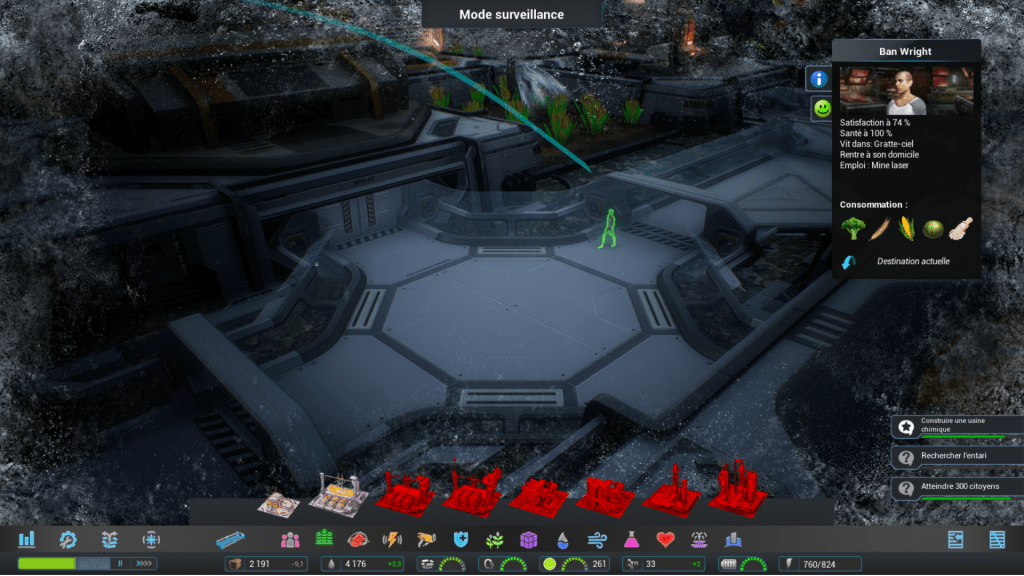
Task: Select the blue bridge connector build icon
Action: 230,540
